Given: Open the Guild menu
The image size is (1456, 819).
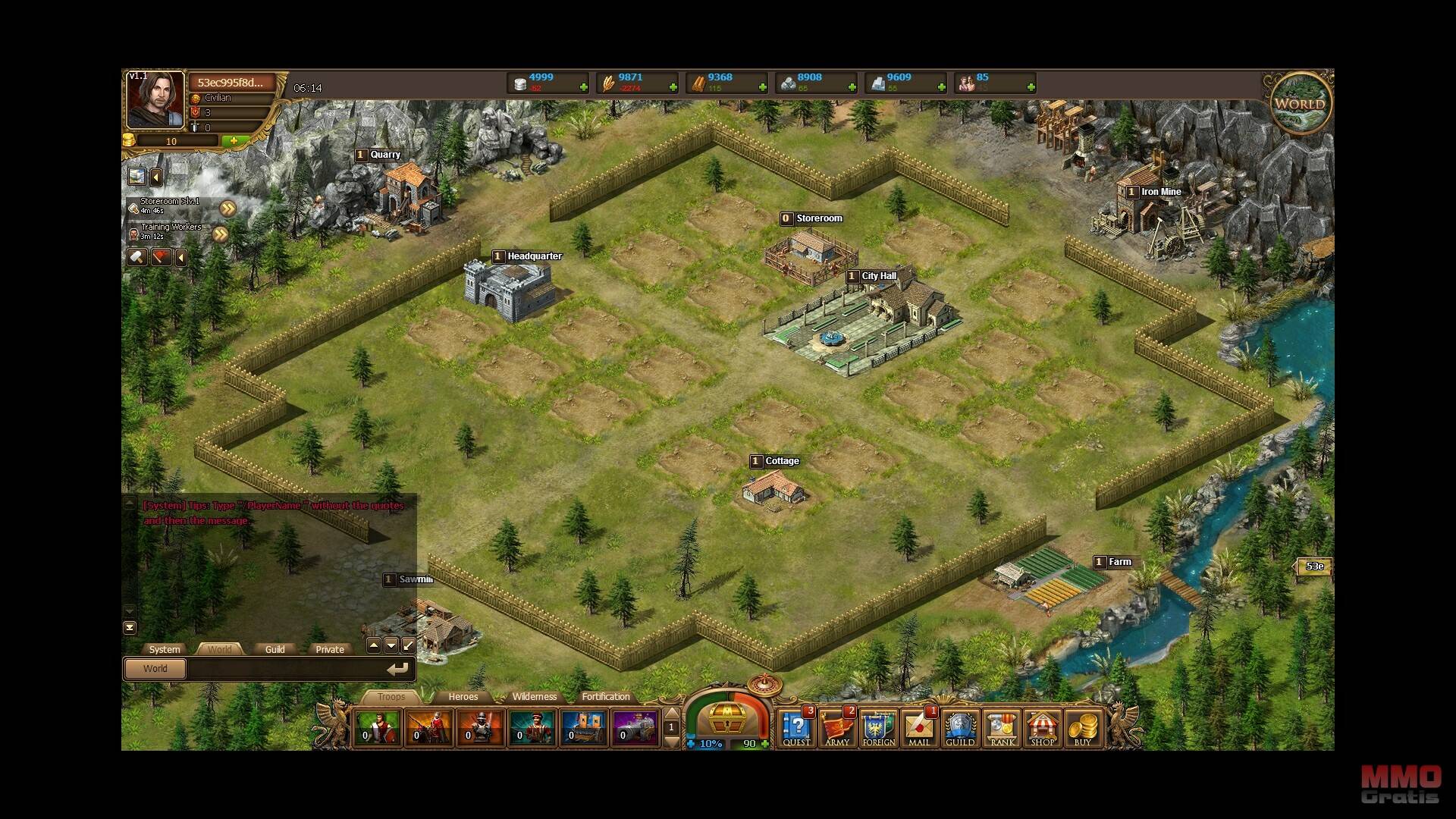Looking at the screenshot, I should 960,729.
